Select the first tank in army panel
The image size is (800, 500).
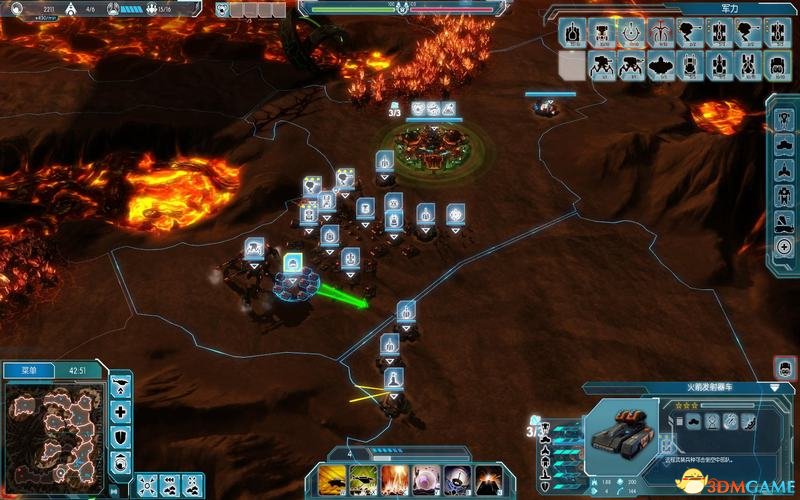[572, 33]
